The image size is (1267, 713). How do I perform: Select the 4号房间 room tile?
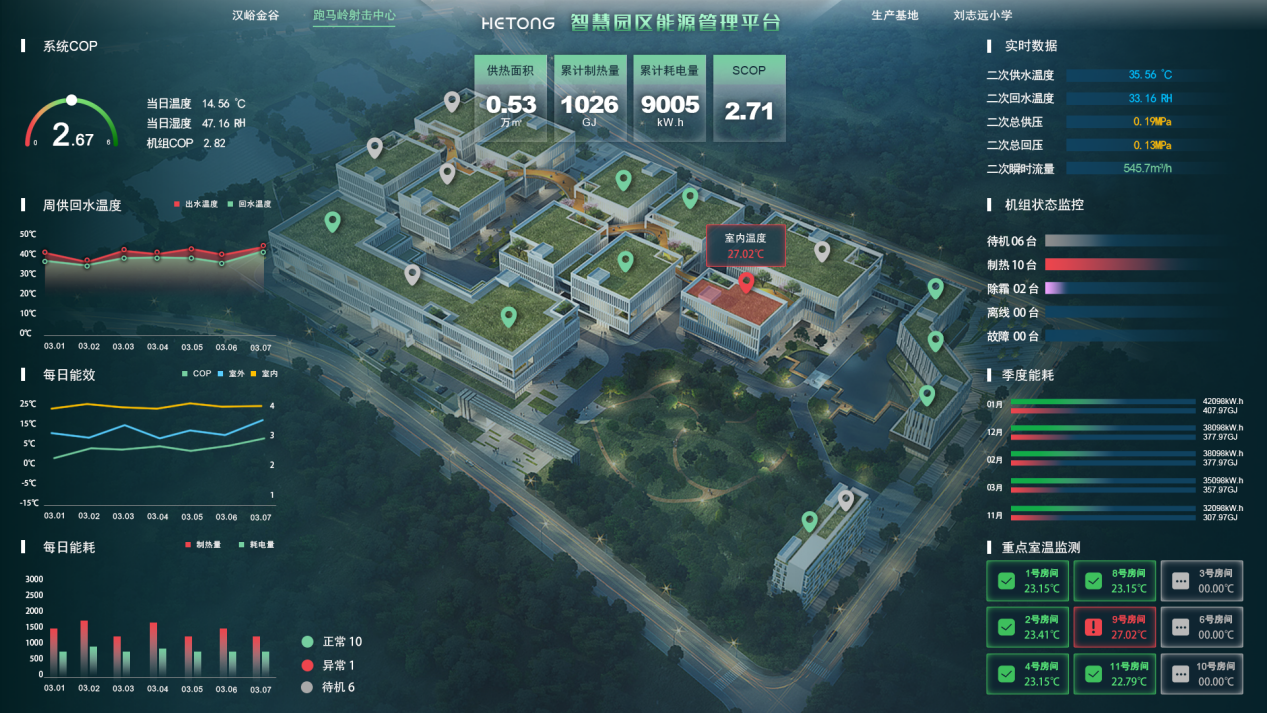click(x=1027, y=674)
